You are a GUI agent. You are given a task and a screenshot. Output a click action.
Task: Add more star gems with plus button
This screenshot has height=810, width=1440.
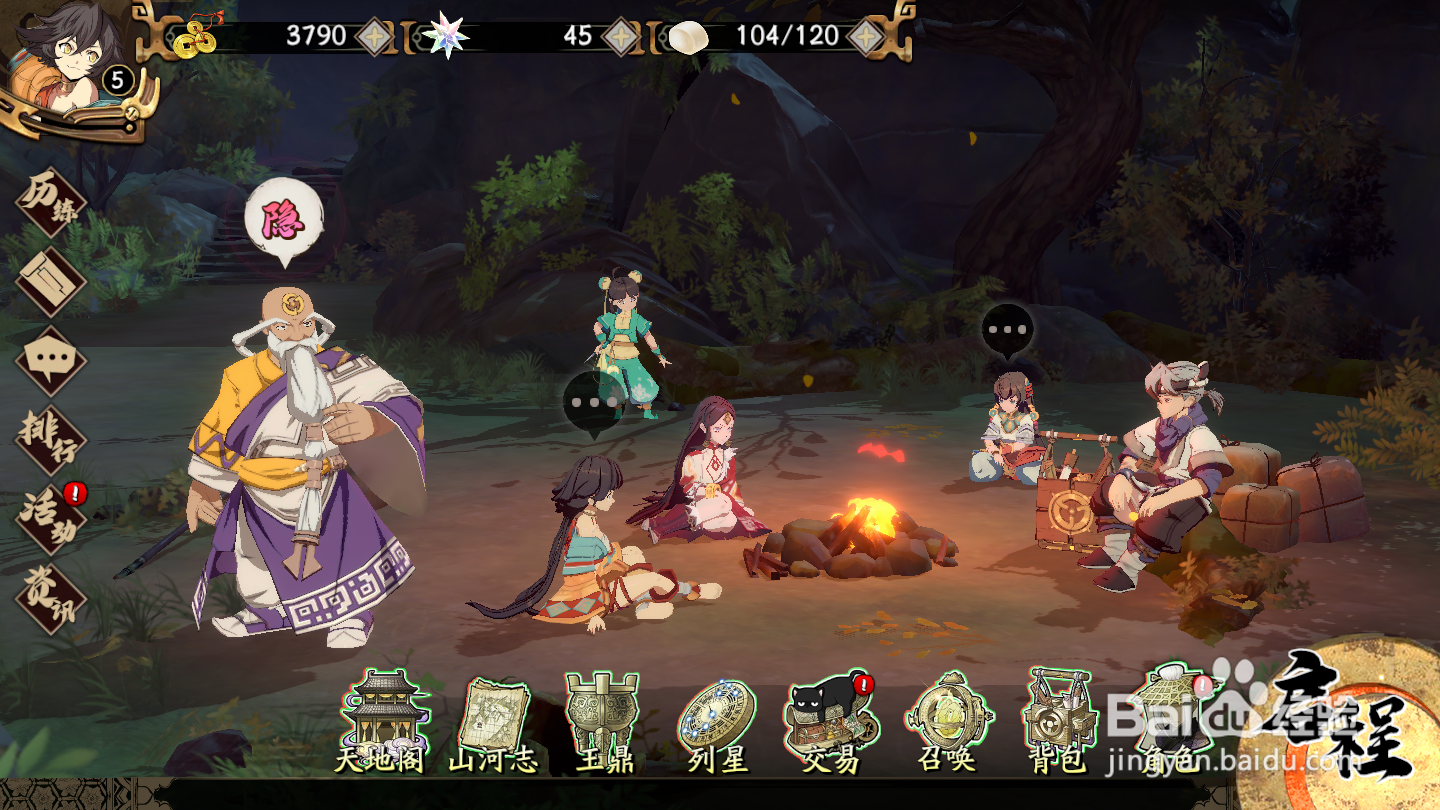coord(619,36)
